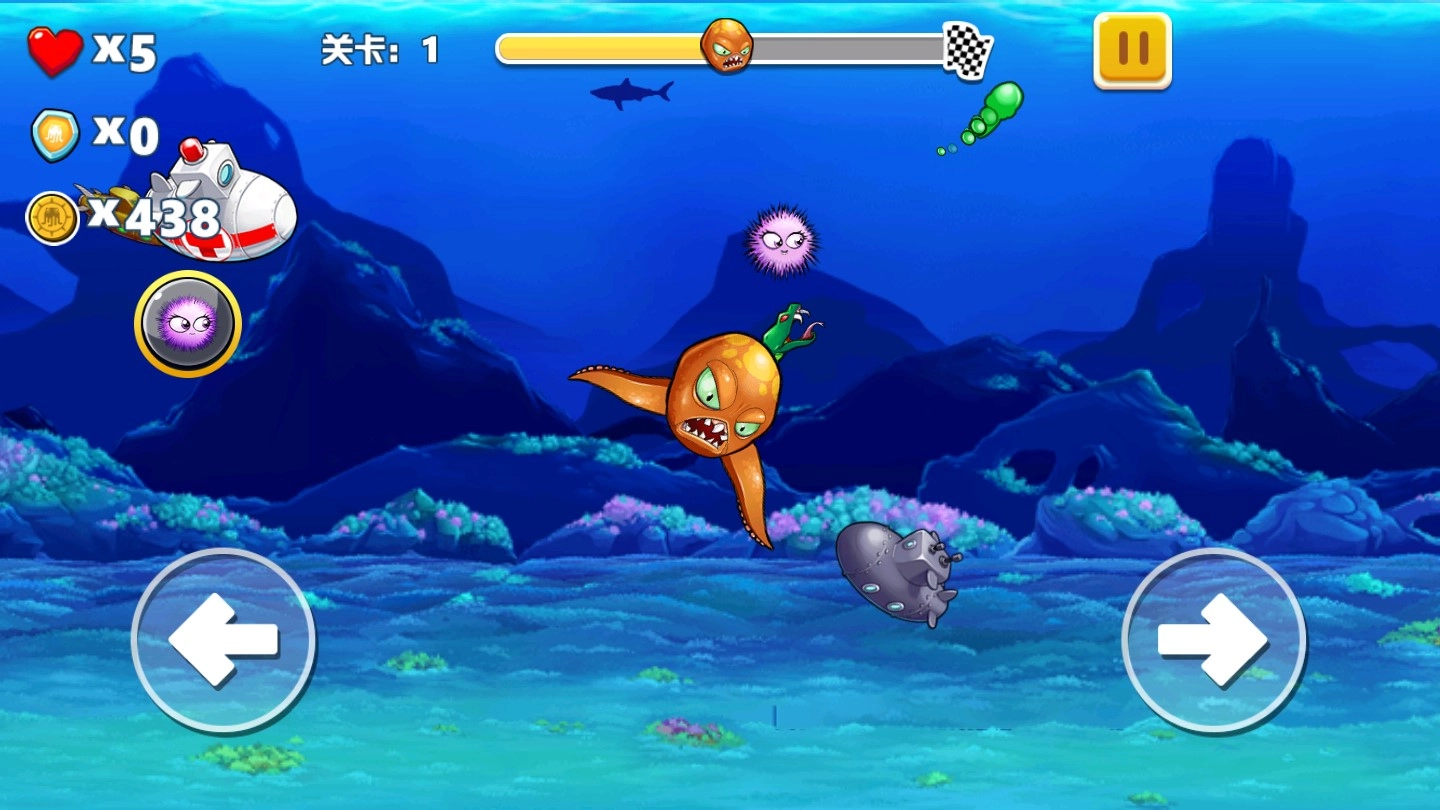This screenshot has width=1440, height=810.
Task: Tap the shield counter icon
Action: click(55, 134)
